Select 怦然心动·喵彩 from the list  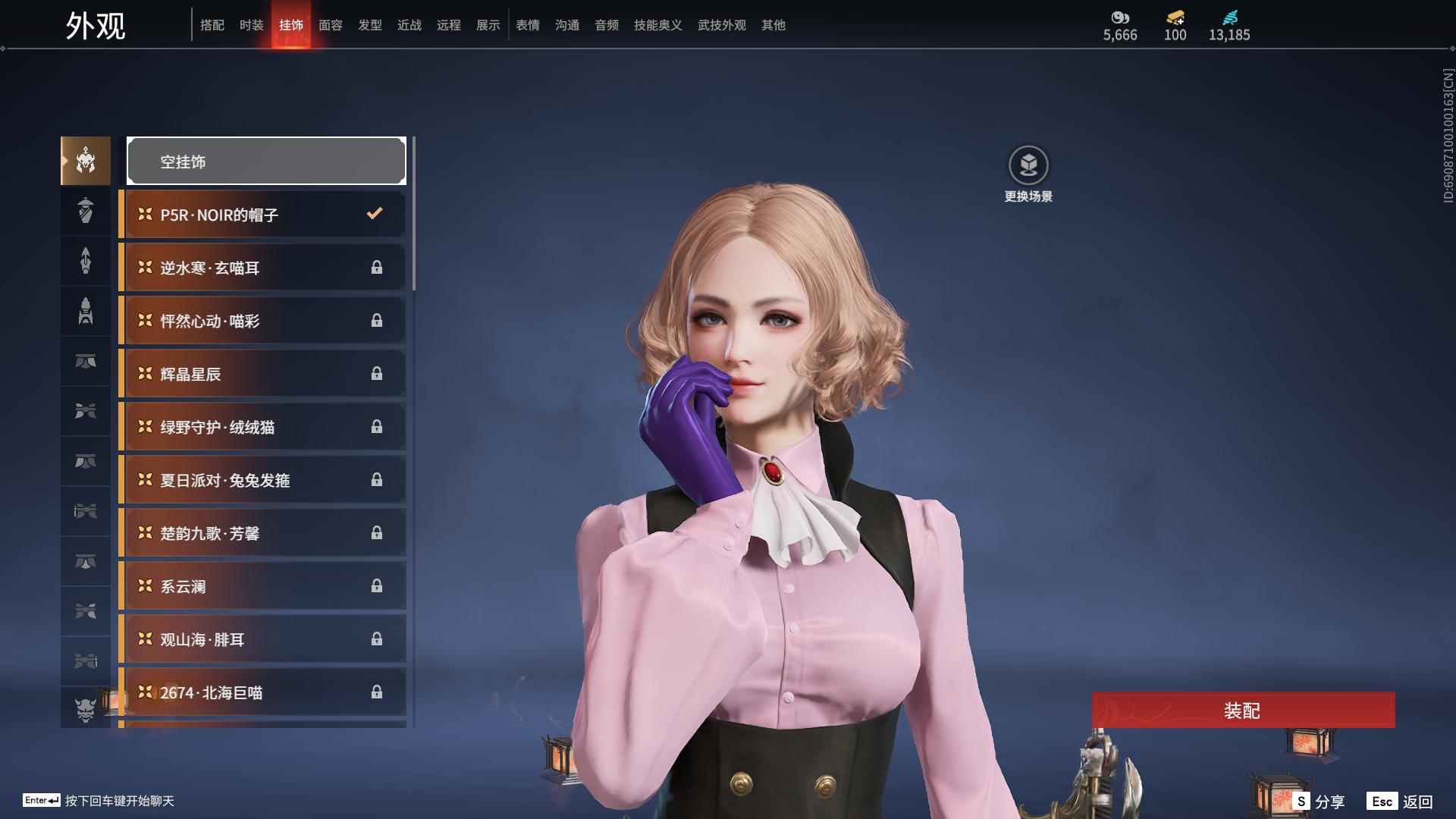click(x=263, y=321)
